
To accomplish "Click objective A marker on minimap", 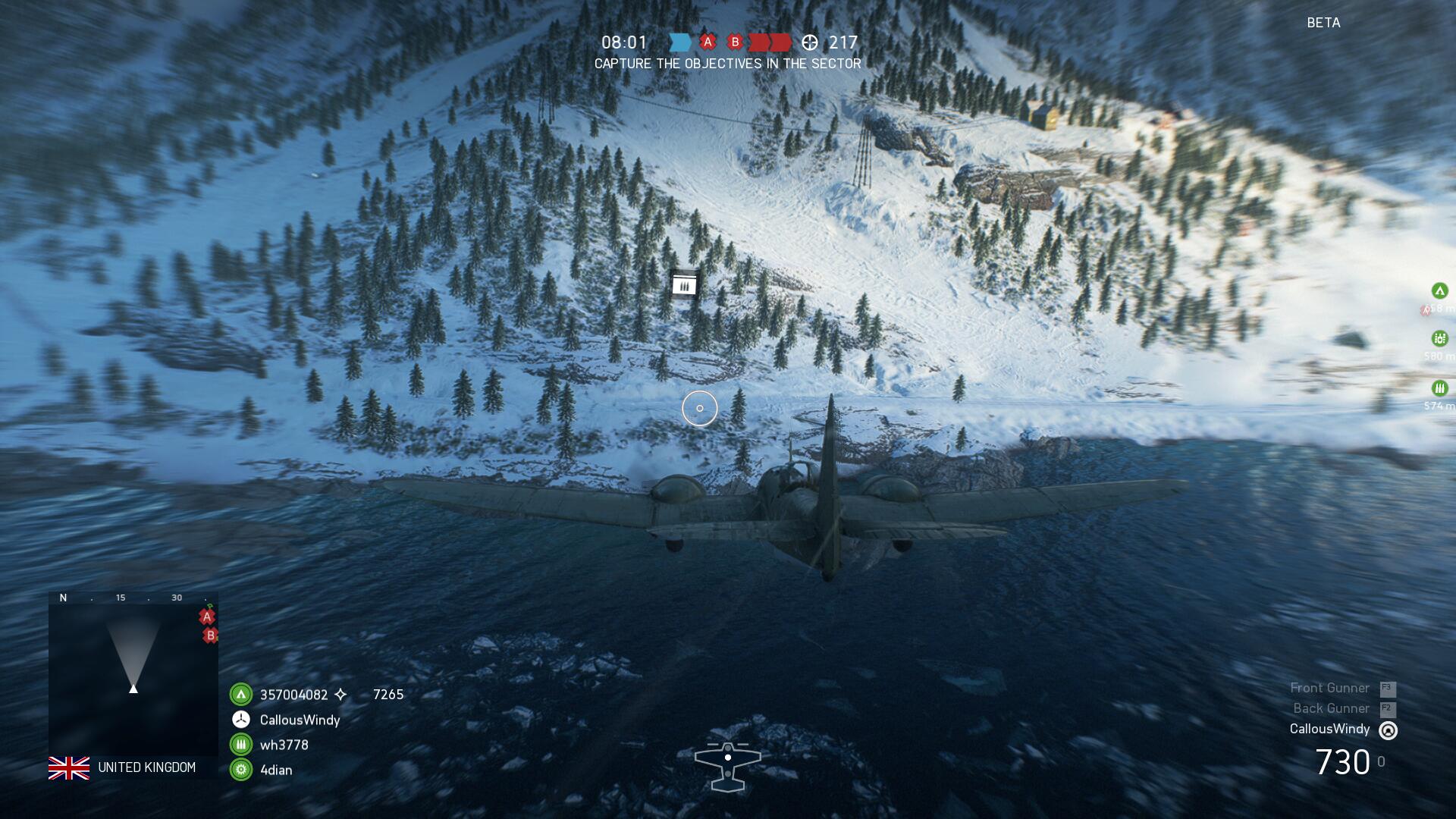I will tap(206, 617).
